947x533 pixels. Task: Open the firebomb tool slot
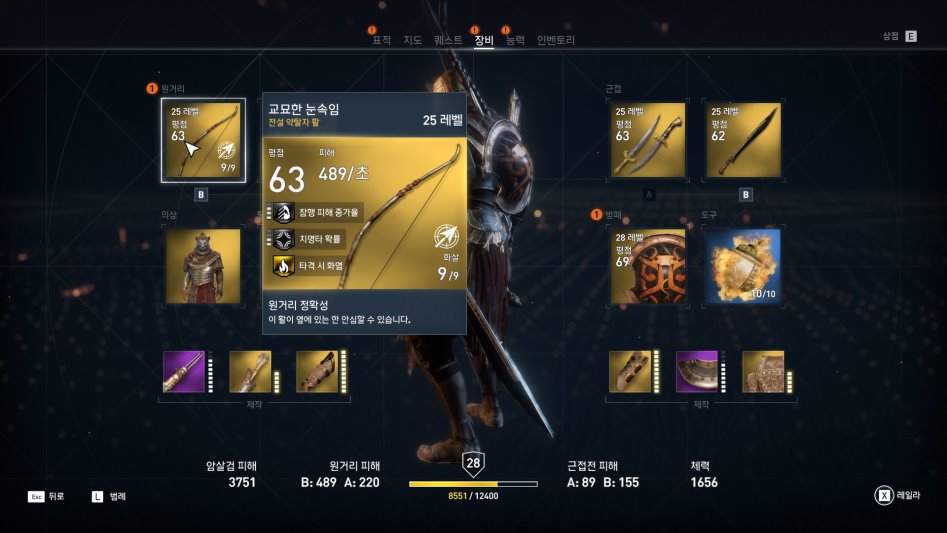pos(743,266)
